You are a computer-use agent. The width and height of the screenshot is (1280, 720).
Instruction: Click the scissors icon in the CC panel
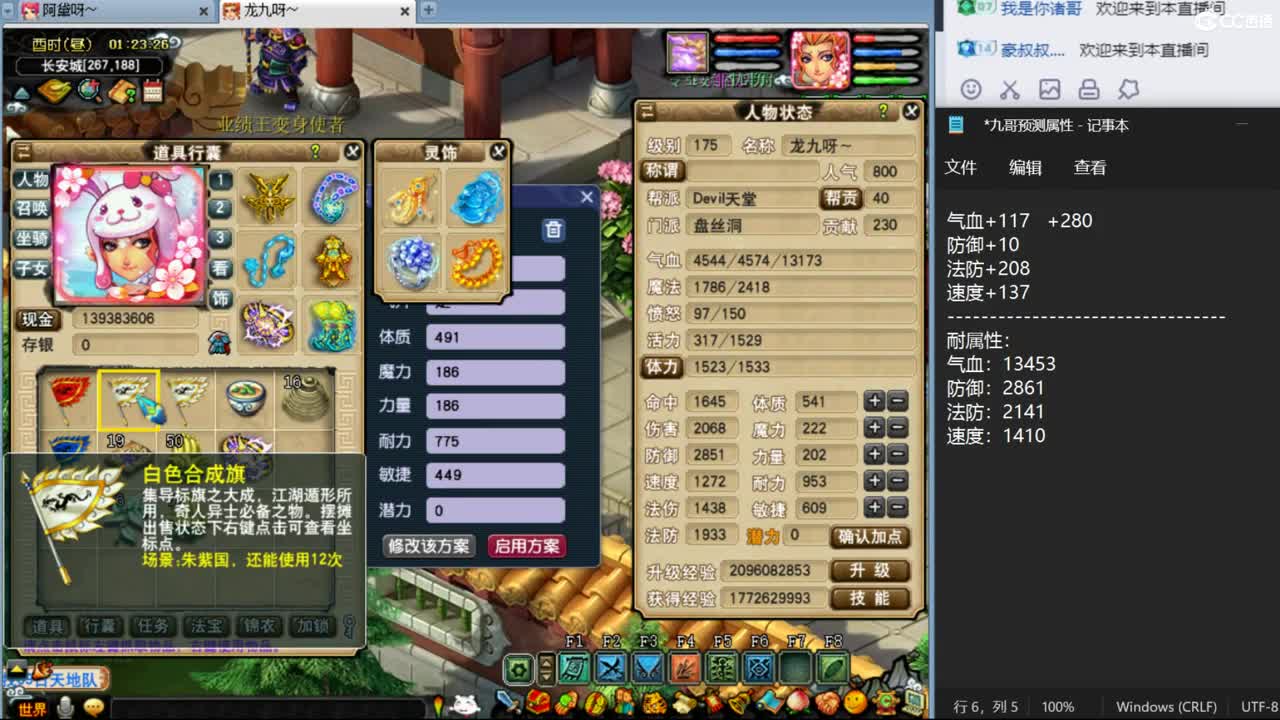1012,88
